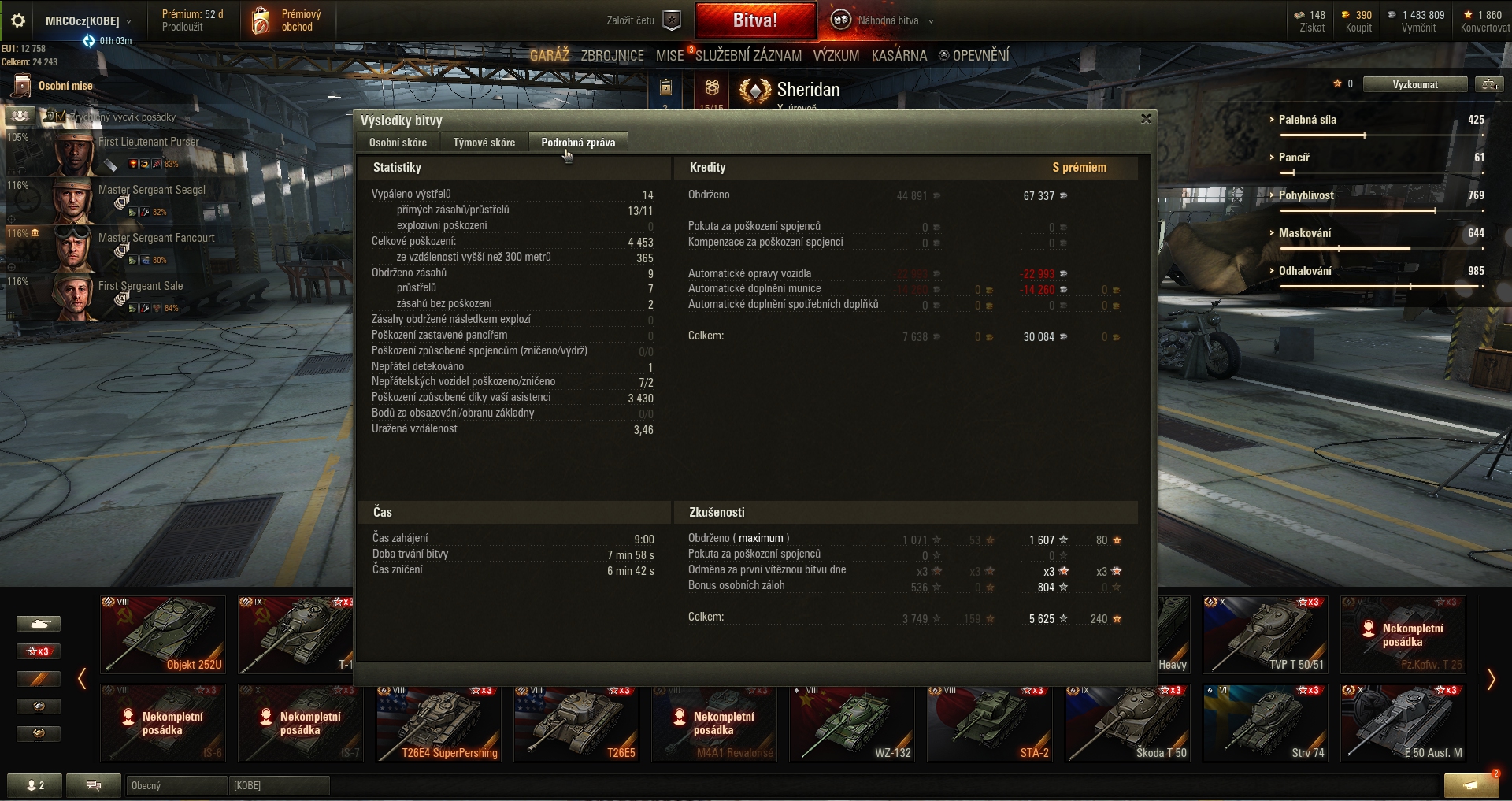Select the Podrobná zpráva tab
This screenshot has width=1512, height=801.
pos(578,143)
